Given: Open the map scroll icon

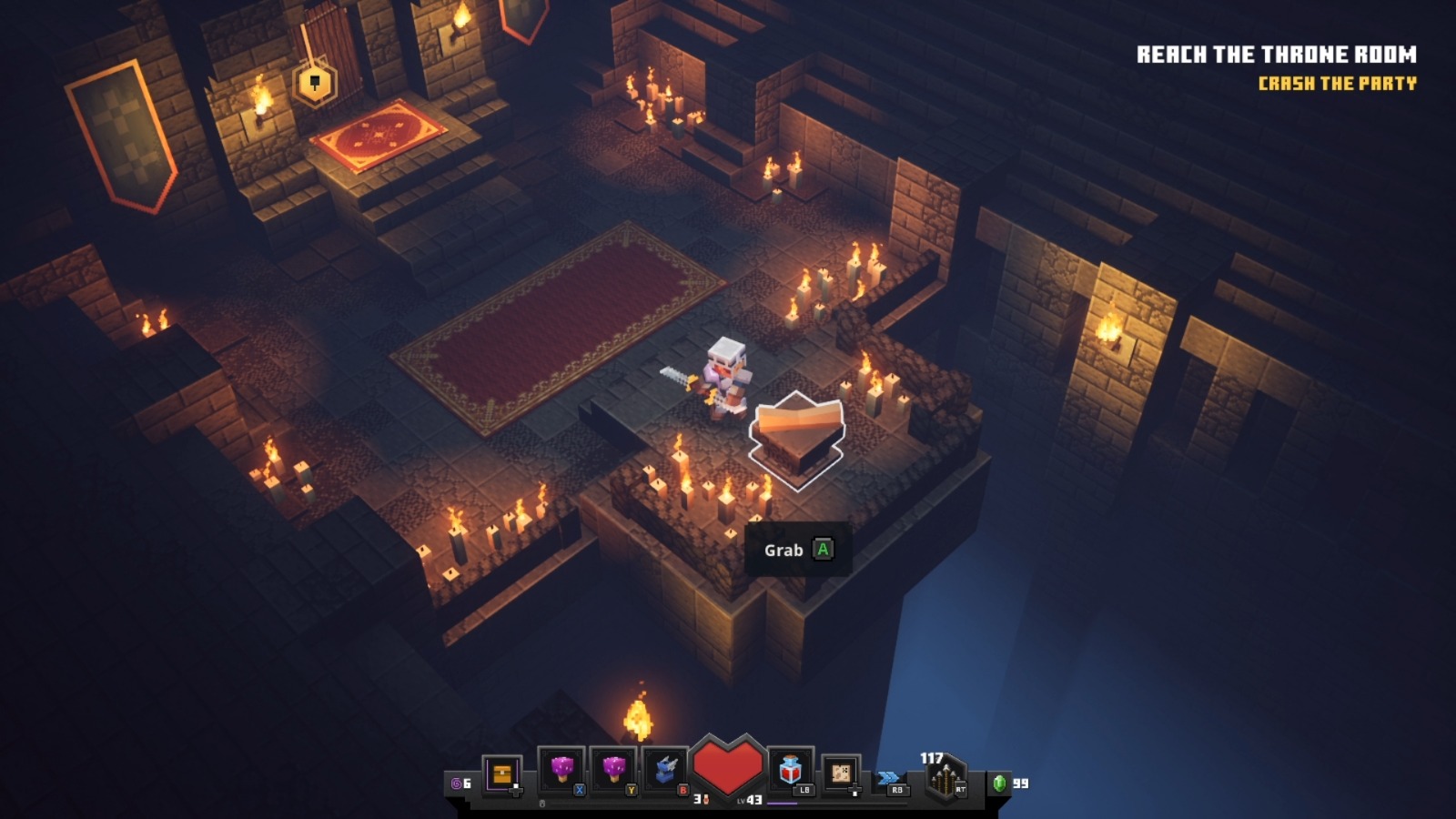Looking at the screenshot, I should 841,773.
